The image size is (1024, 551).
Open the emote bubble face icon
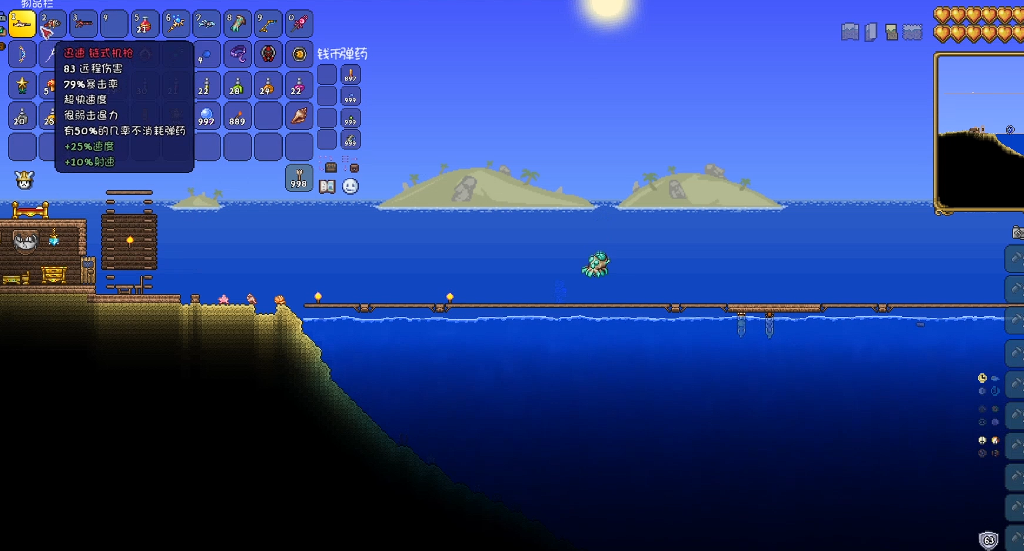(x=350, y=186)
